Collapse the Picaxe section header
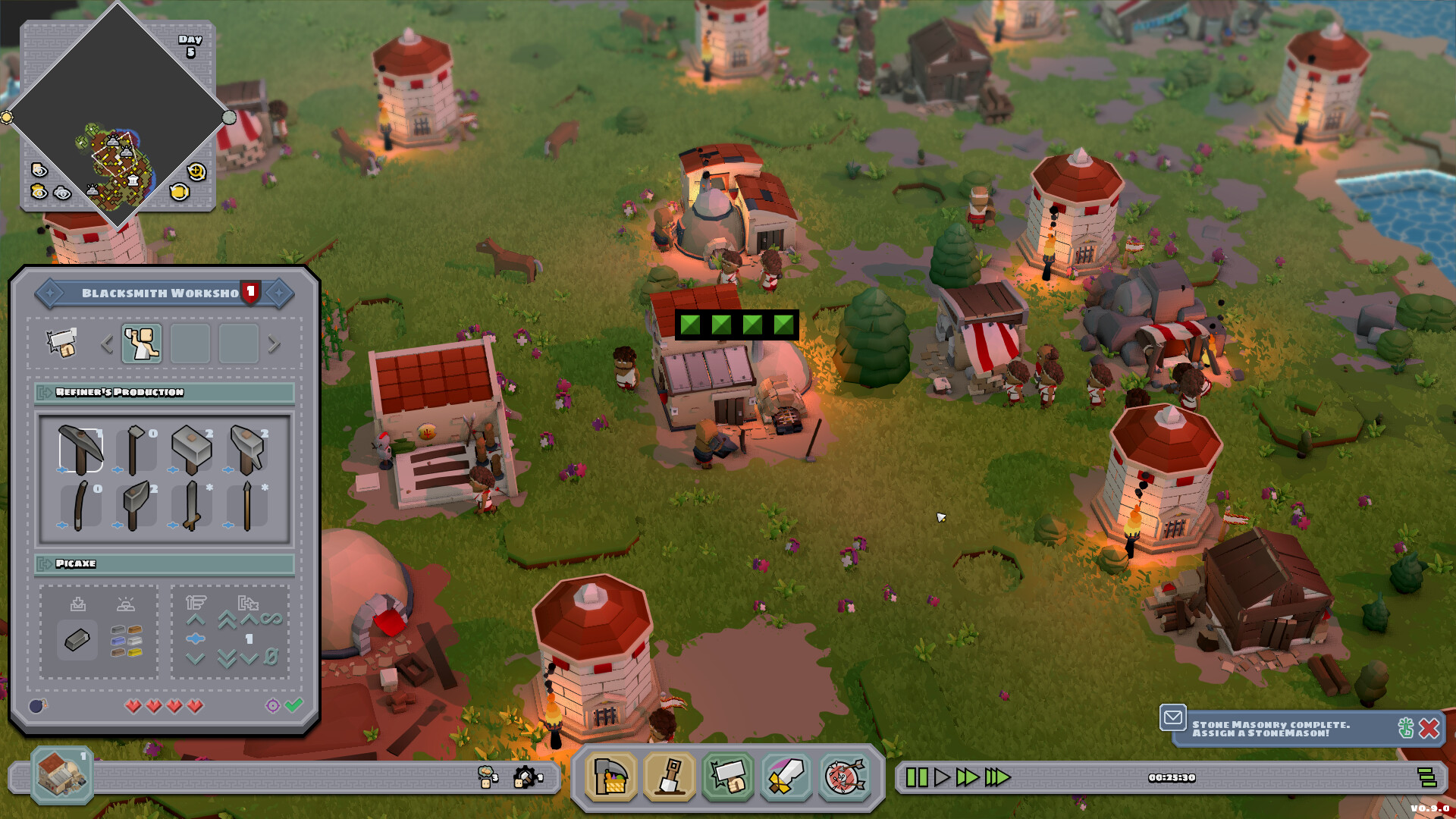This screenshot has height=819, width=1456. click(x=44, y=563)
